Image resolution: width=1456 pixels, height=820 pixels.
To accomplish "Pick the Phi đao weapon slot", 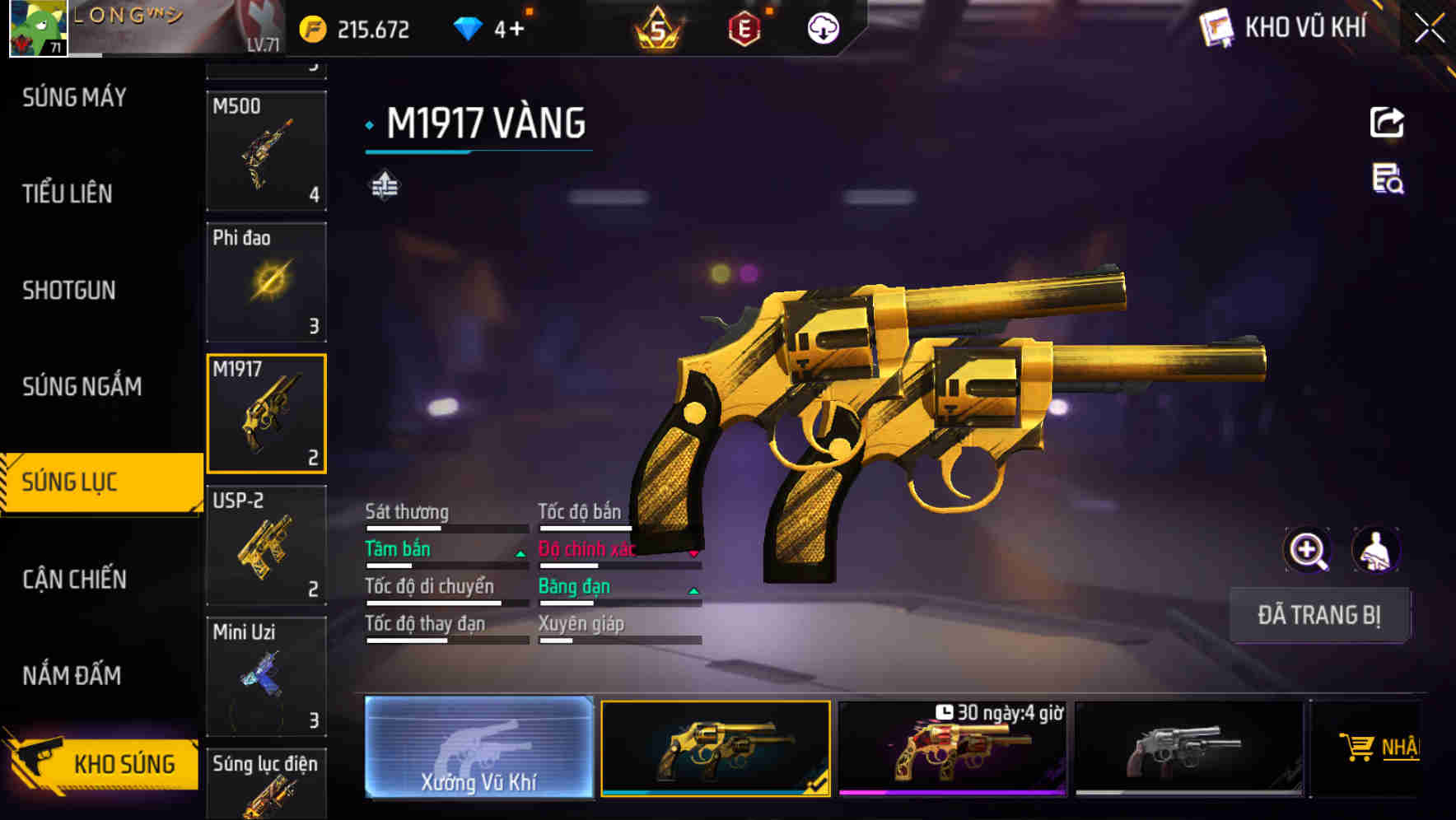I will coord(266,282).
